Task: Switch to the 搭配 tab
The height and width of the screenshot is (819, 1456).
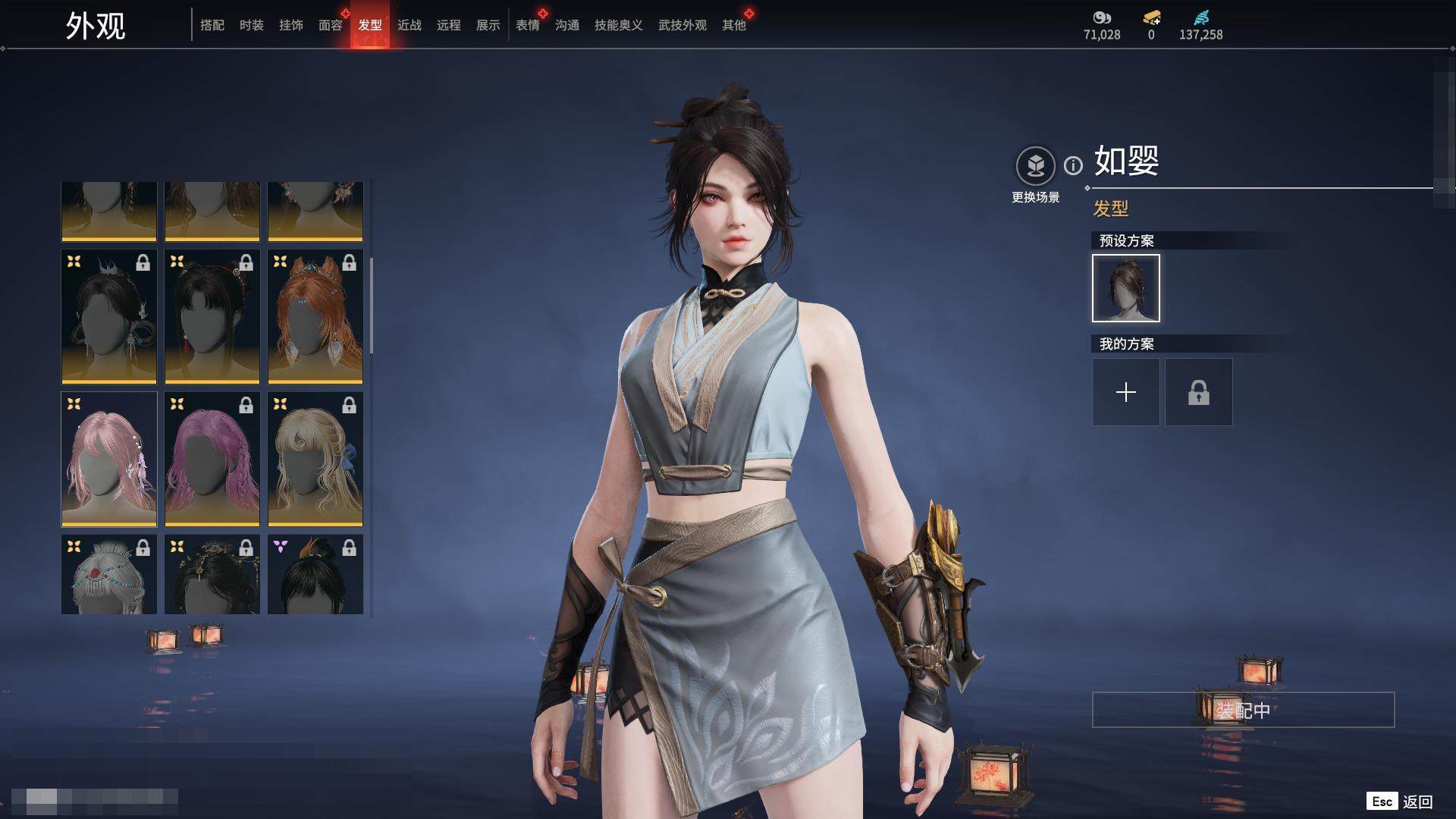Action: click(212, 25)
